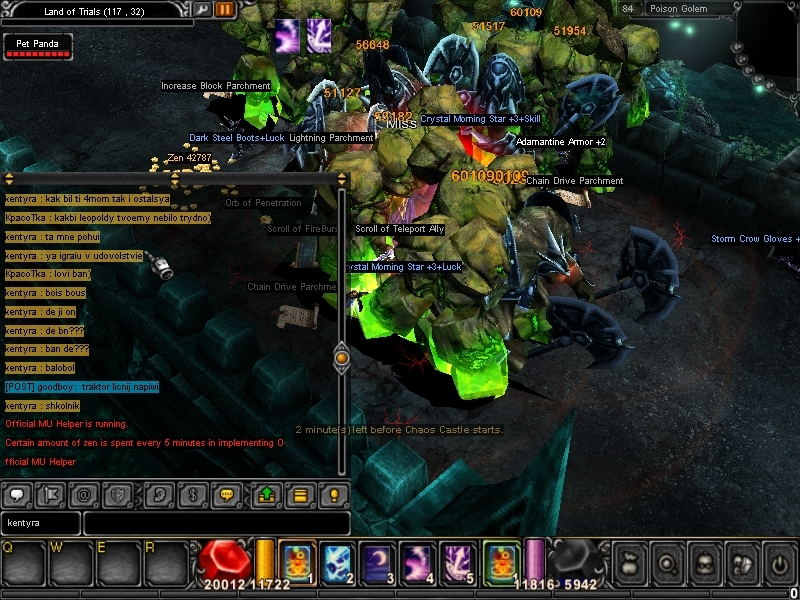Click the chat message input field
This screenshot has width=800, height=600.
(216, 523)
